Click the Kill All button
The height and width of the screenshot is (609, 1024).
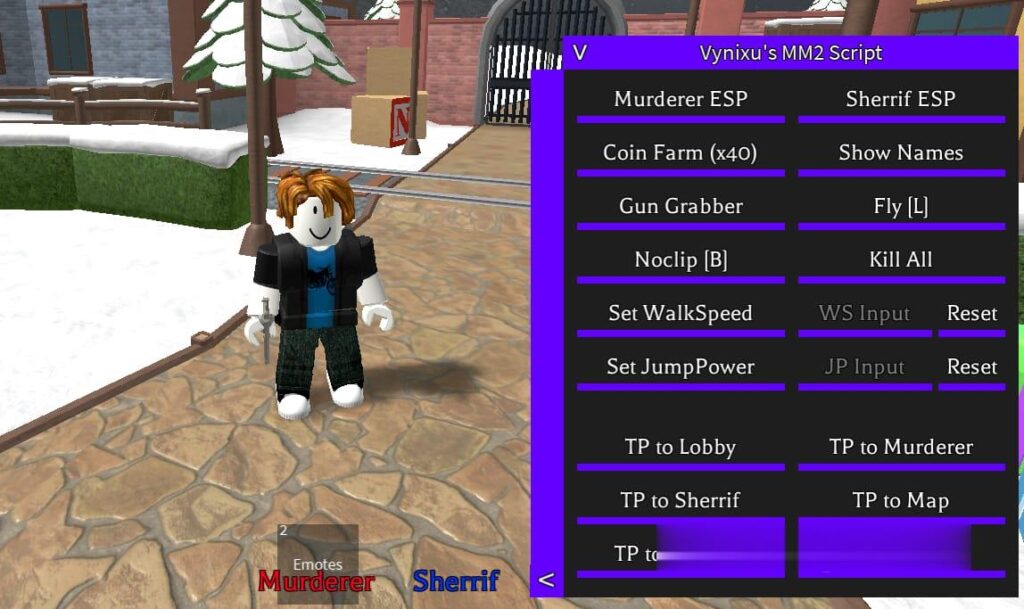[x=900, y=260]
